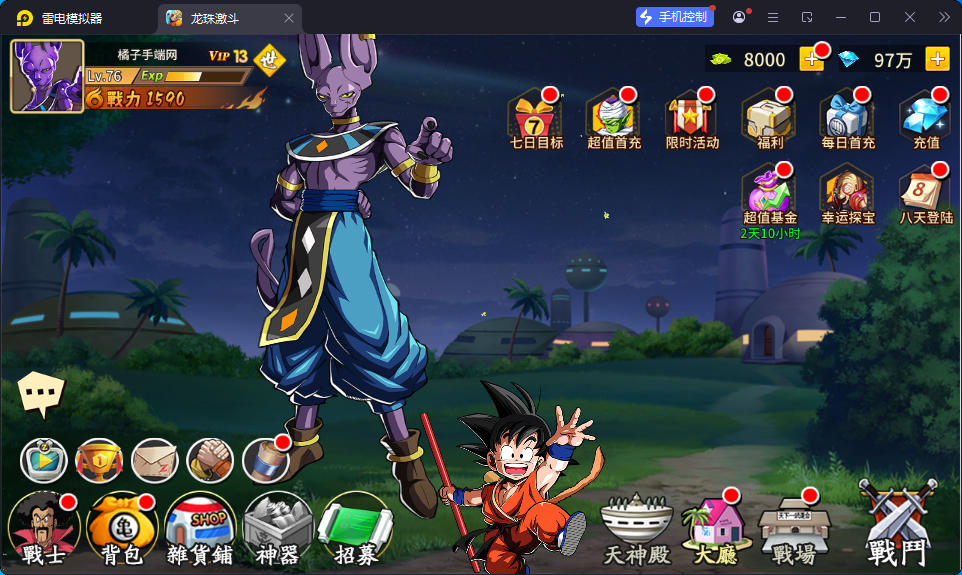Open the 雜貨鋪 general store shop
This screenshot has width=962, height=575.
coord(200,530)
